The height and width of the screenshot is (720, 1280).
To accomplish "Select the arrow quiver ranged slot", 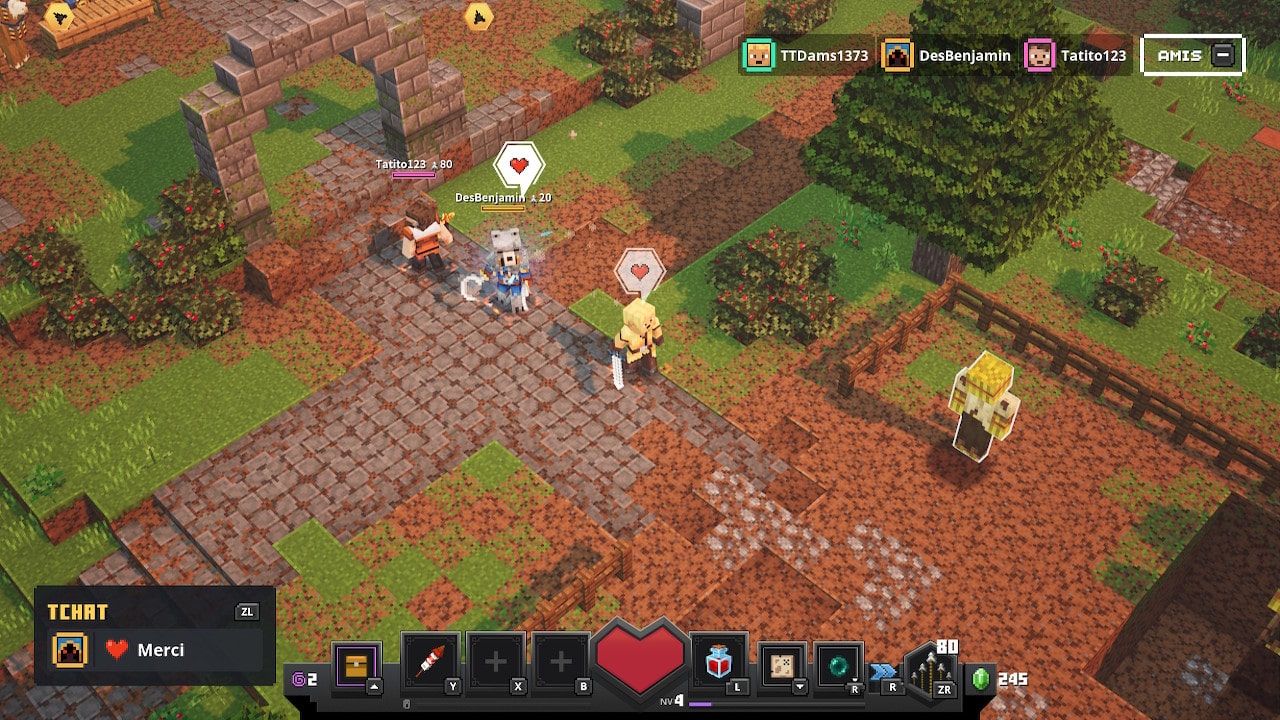I will pos(931,670).
